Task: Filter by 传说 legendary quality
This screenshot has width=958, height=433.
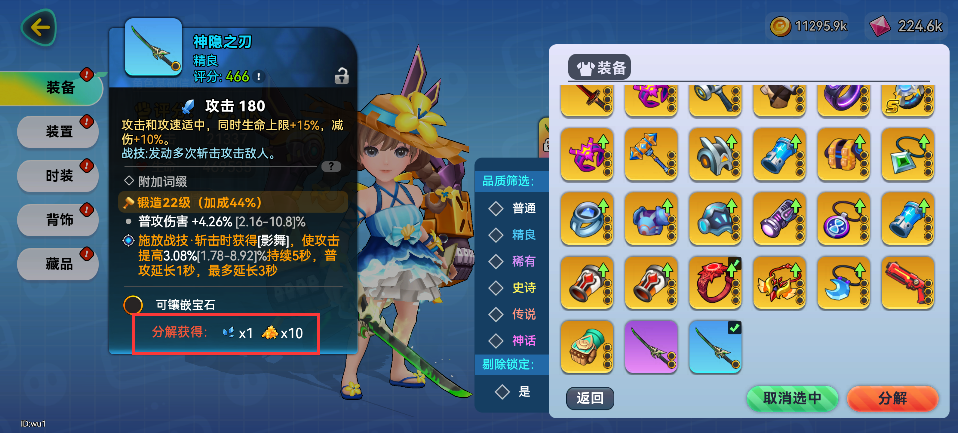Action: (x=513, y=315)
